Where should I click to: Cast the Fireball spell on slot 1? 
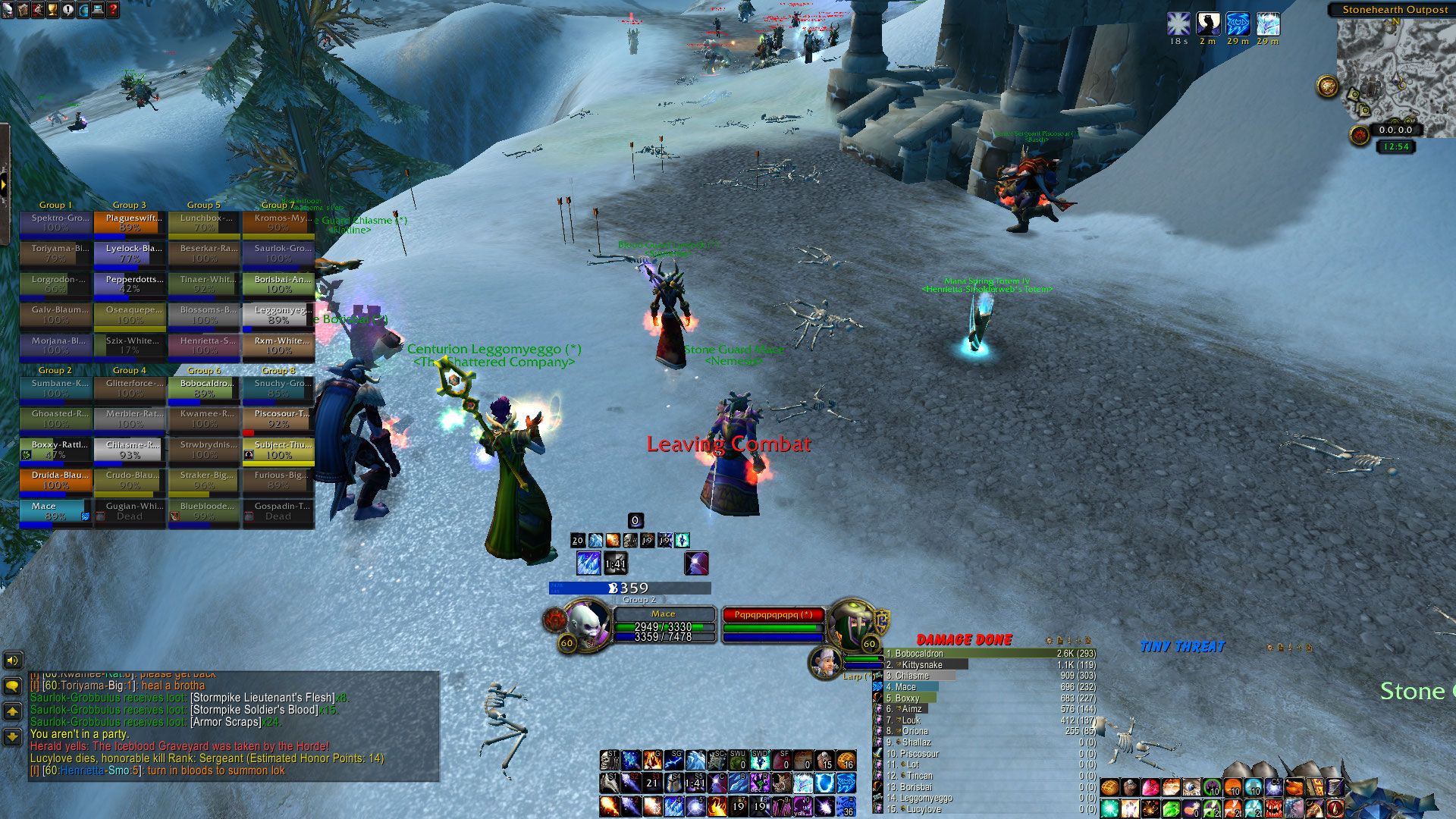coord(610,806)
